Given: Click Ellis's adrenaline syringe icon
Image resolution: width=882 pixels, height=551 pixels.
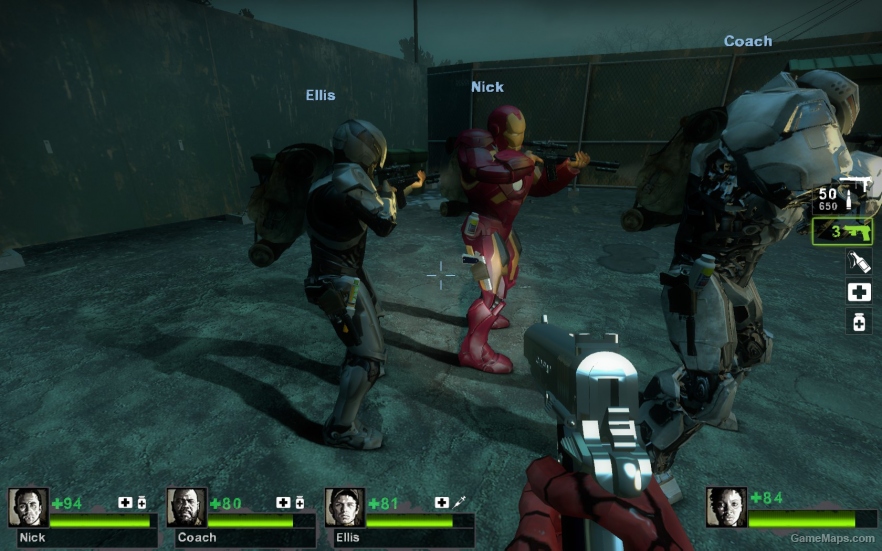Looking at the screenshot, I should pos(458,502).
